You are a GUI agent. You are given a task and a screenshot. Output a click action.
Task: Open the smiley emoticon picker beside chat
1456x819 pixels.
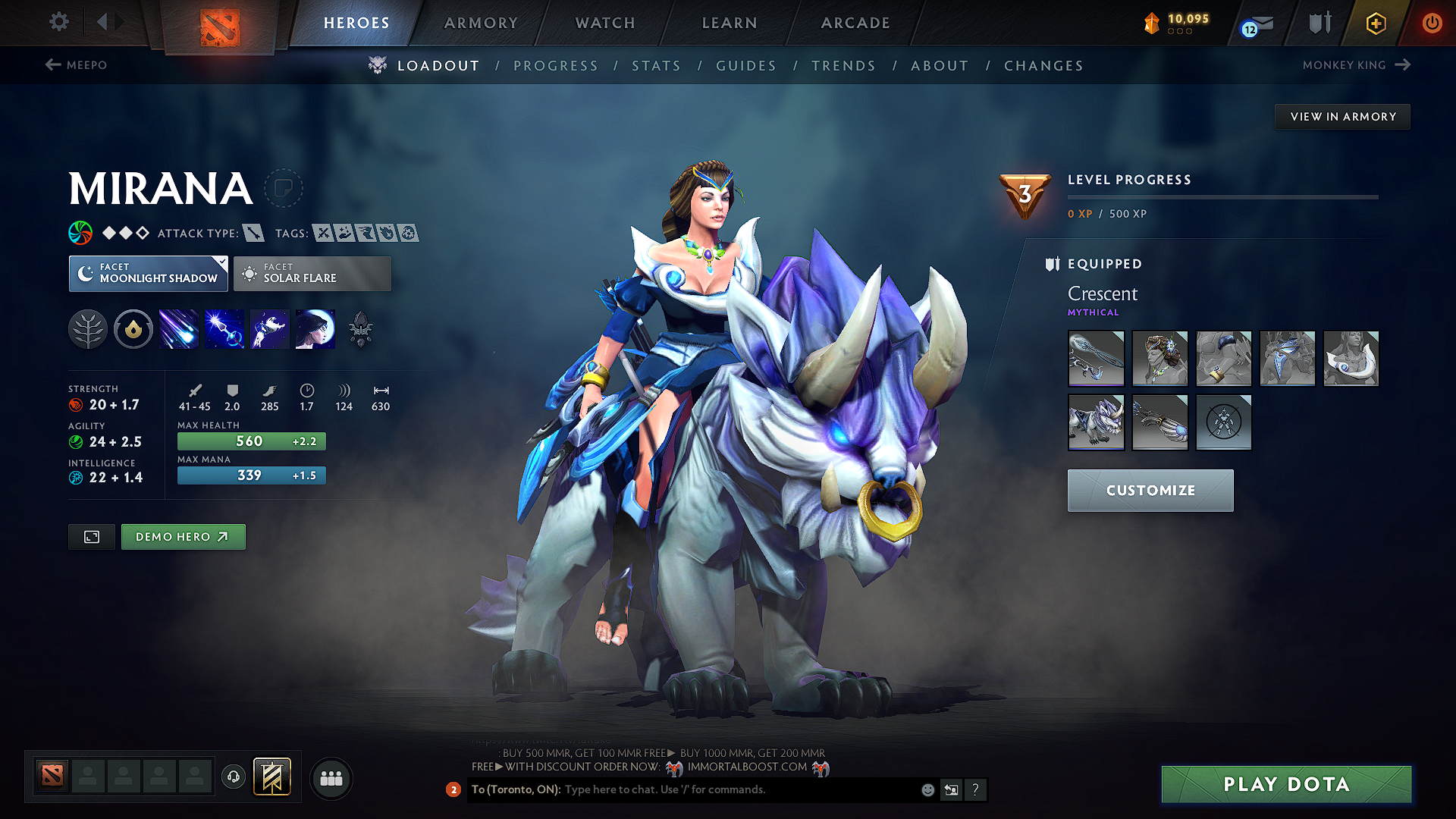point(927,789)
